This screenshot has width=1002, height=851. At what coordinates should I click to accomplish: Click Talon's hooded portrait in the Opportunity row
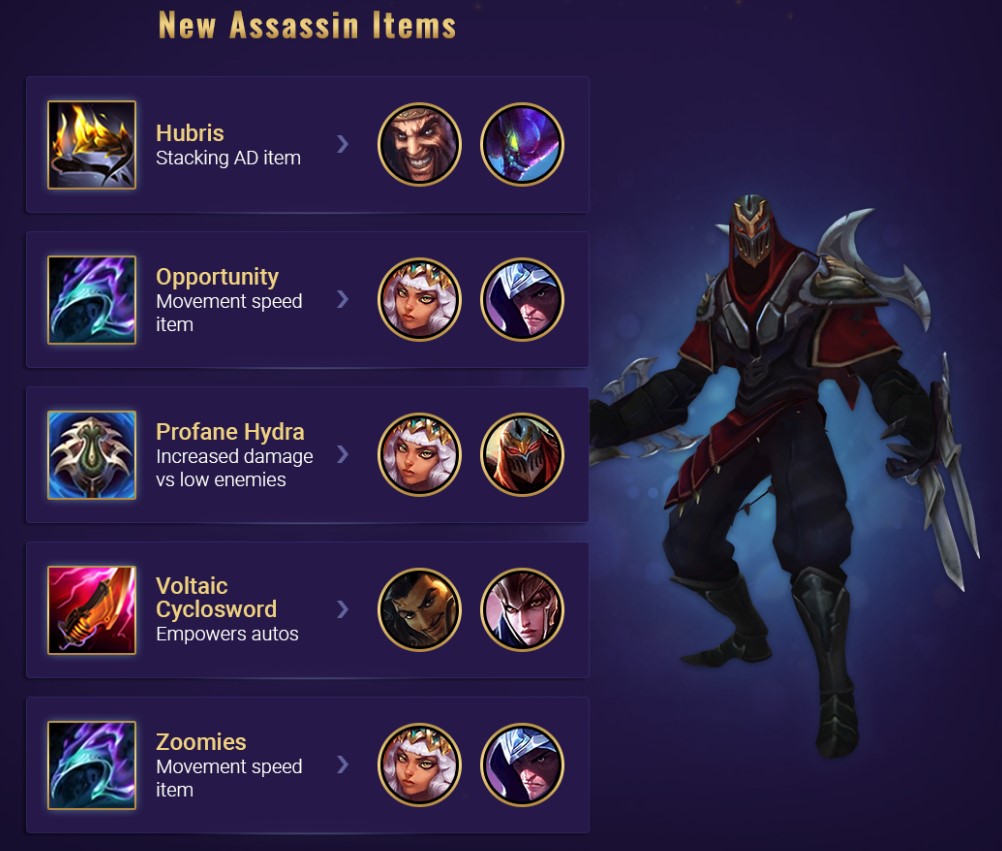pos(522,300)
